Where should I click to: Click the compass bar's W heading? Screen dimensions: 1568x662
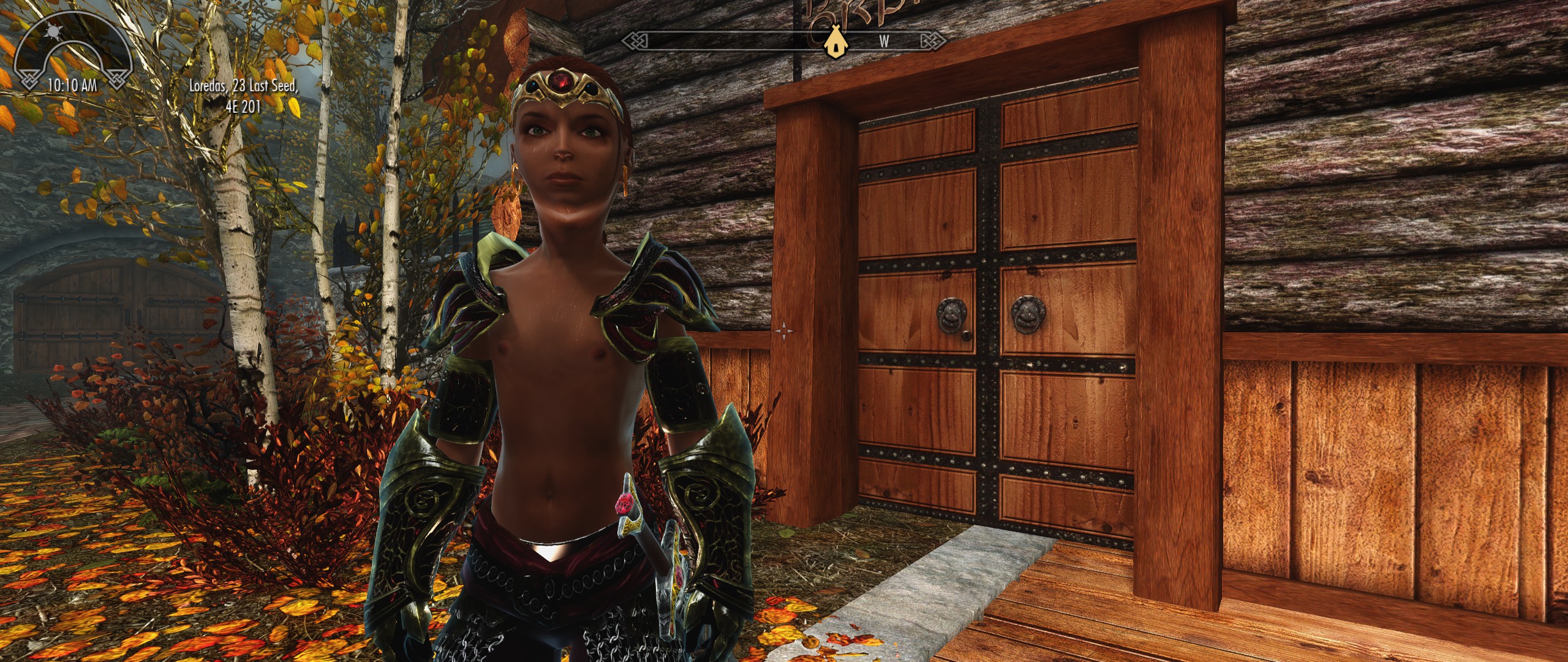(884, 42)
